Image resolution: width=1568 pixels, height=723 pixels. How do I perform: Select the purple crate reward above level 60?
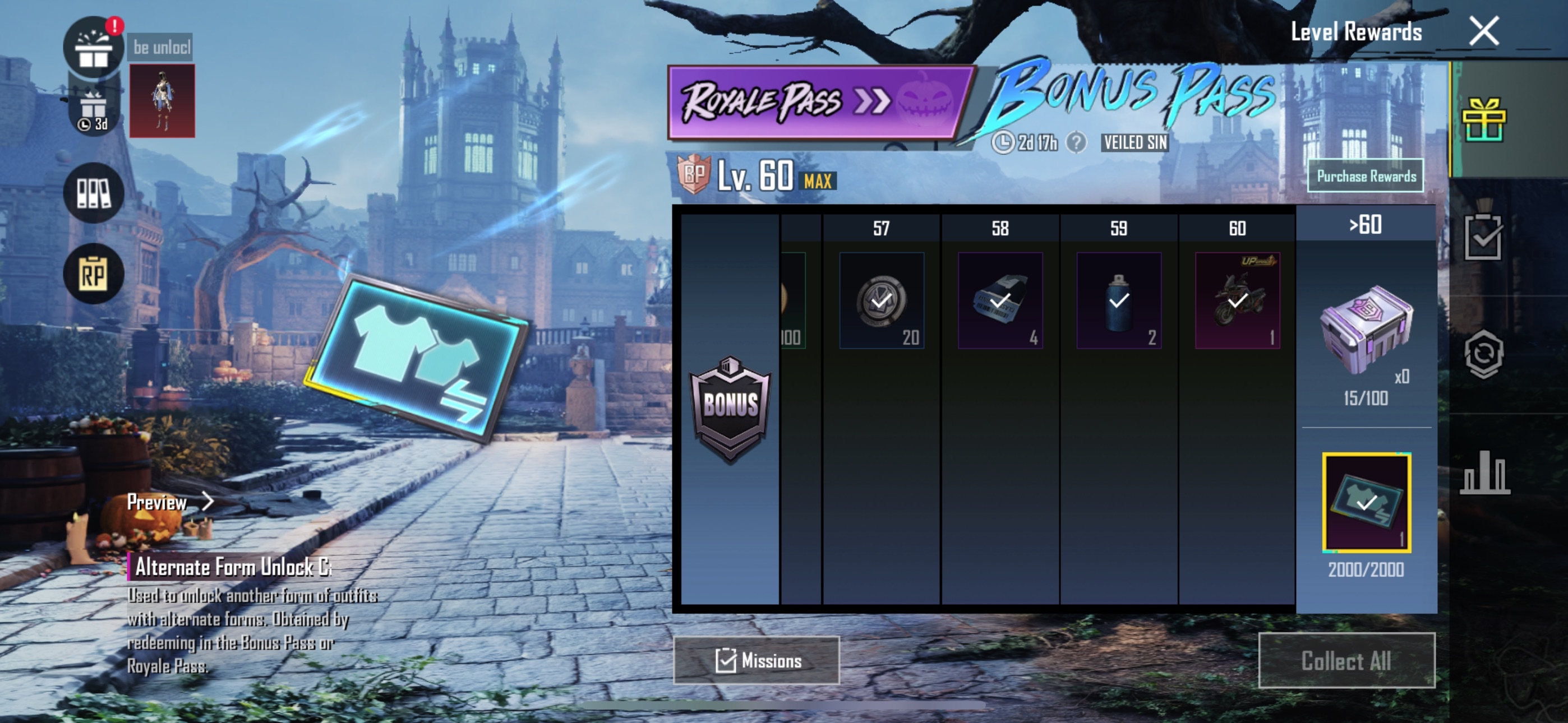1366,328
